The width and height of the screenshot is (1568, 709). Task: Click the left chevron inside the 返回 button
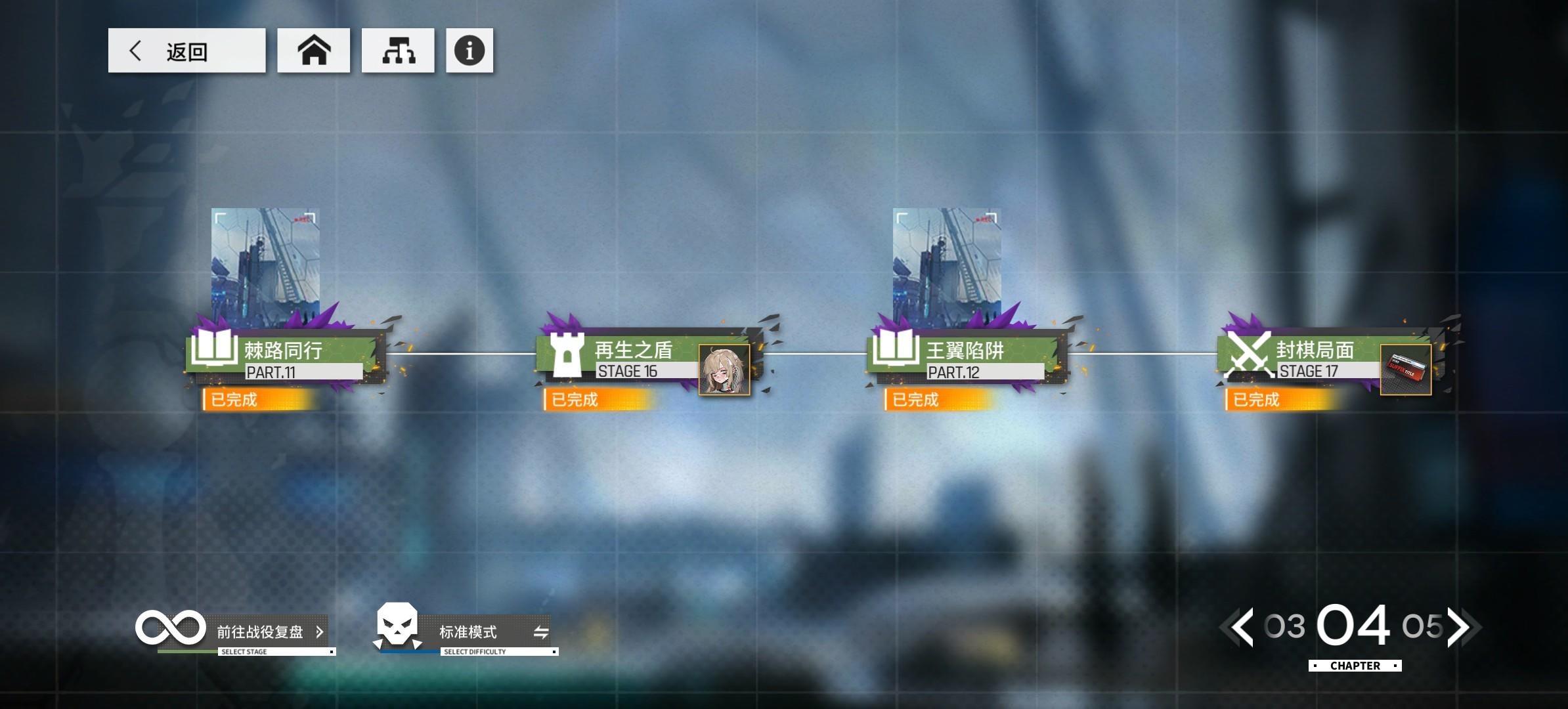coord(137,51)
